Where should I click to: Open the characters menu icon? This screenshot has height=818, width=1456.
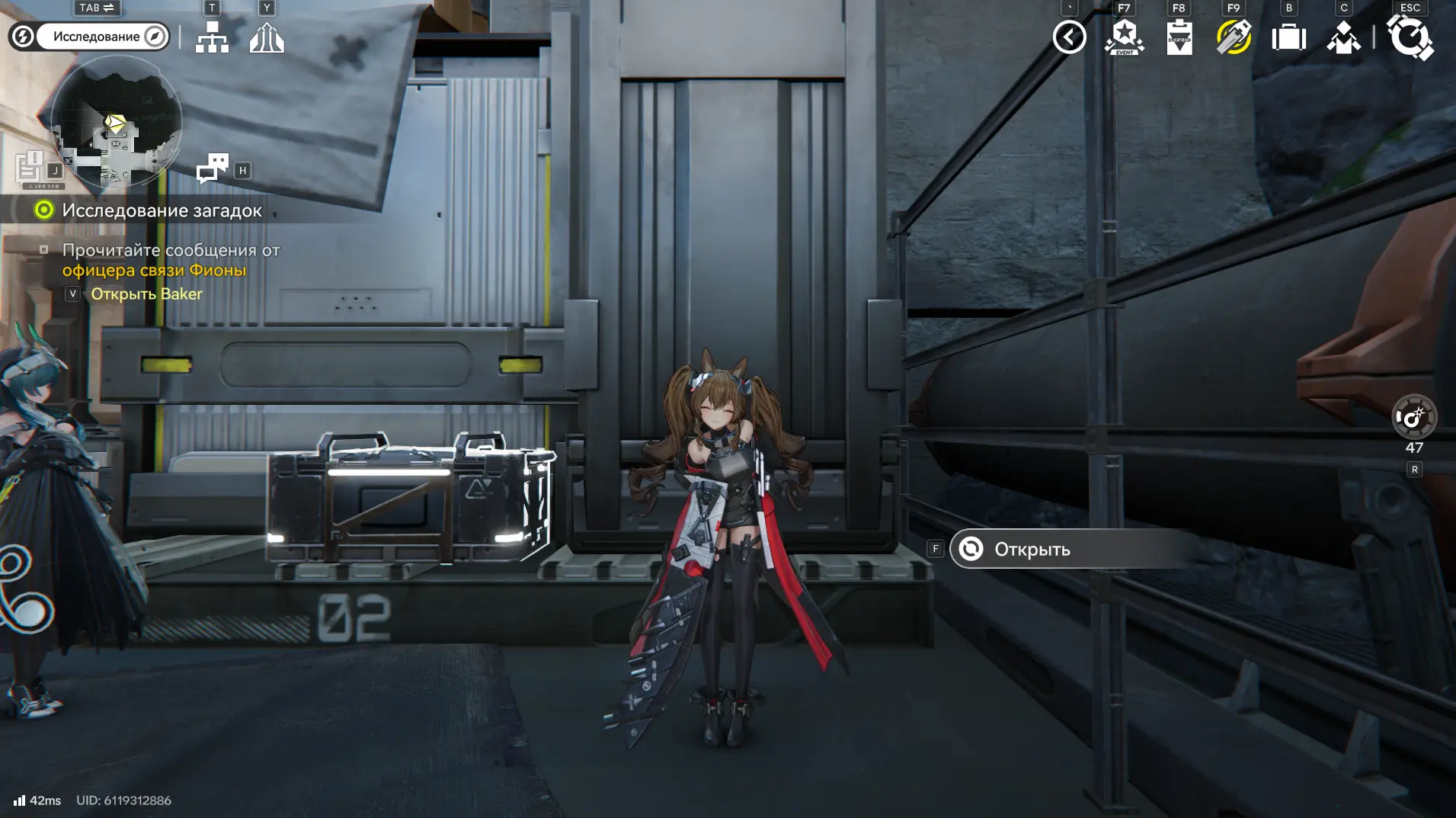pyautogui.click(x=1343, y=37)
